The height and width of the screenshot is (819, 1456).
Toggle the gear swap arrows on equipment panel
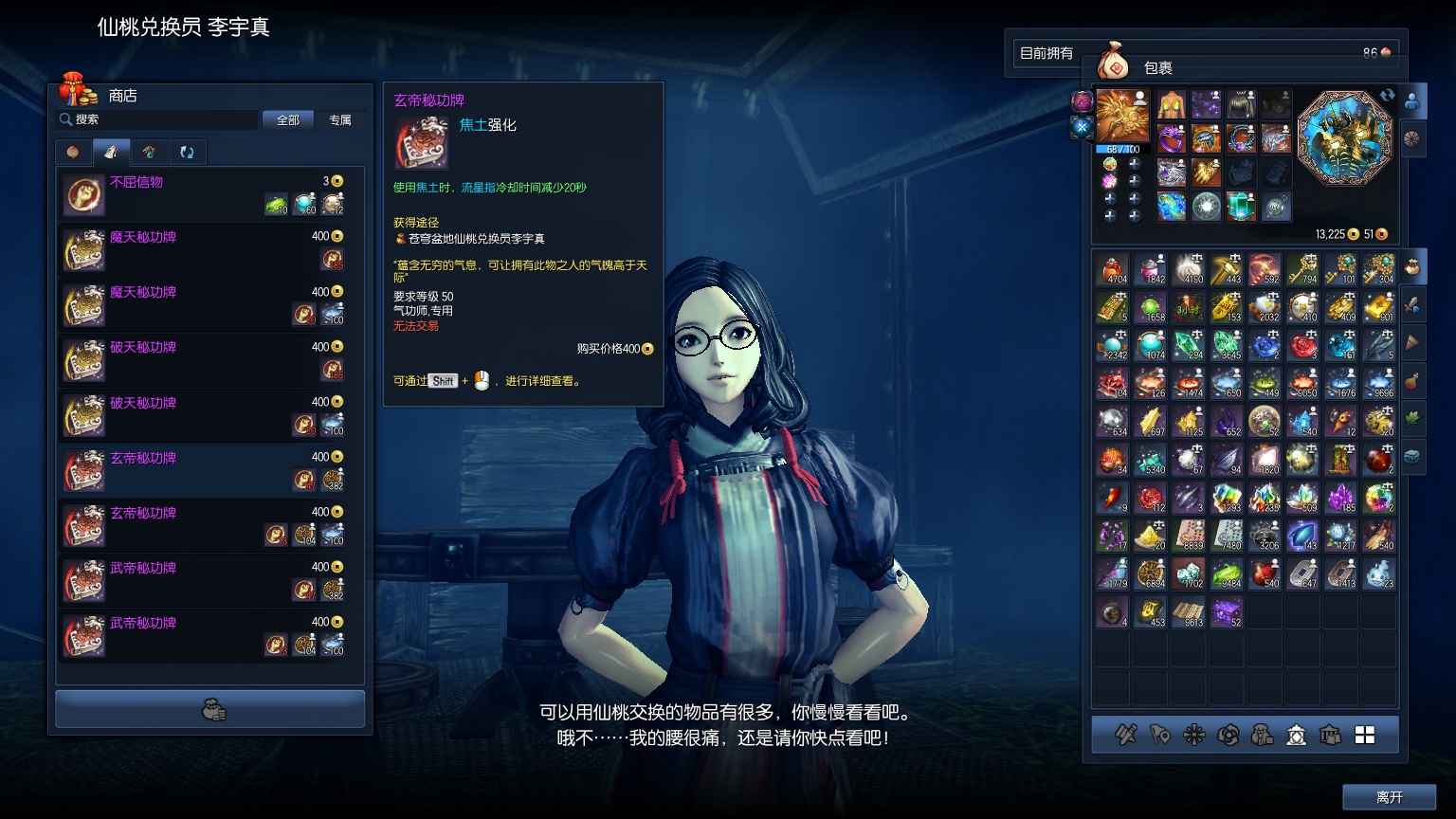(1385, 95)
